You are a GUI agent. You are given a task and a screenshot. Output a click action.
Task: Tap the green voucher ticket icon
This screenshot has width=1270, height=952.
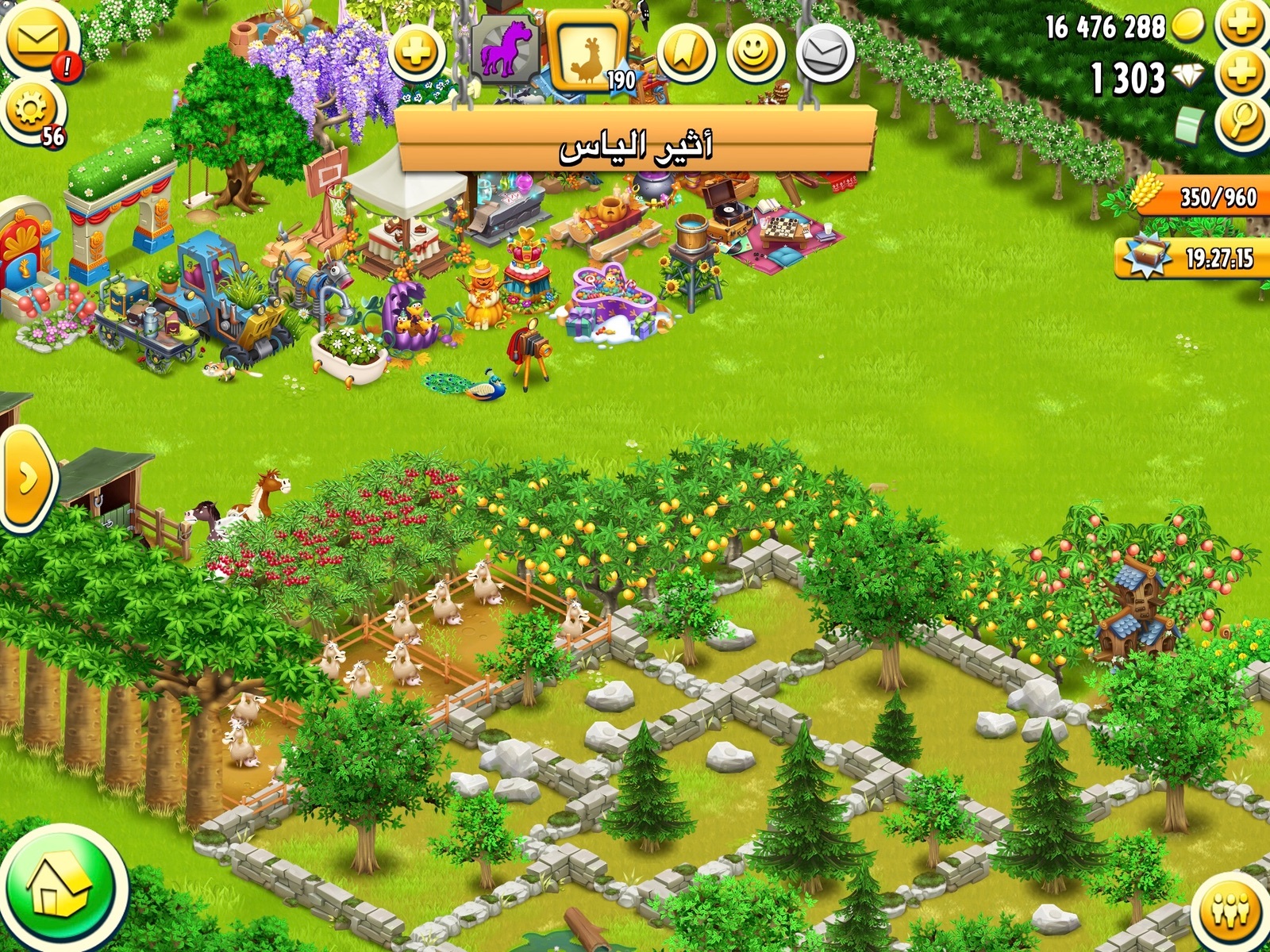click(x=1191, y=125)
